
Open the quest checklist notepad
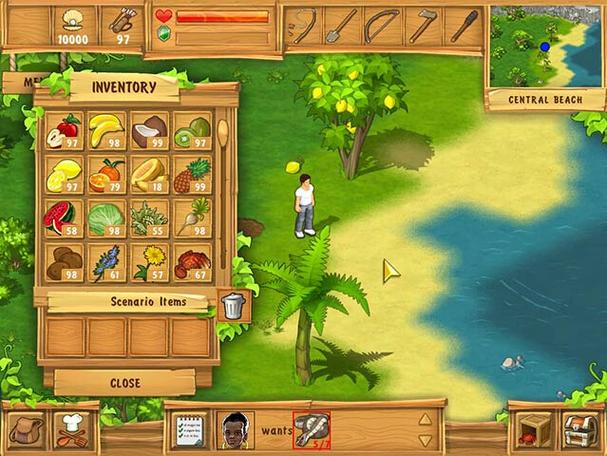pyautogui.click(x=190, y=430)
